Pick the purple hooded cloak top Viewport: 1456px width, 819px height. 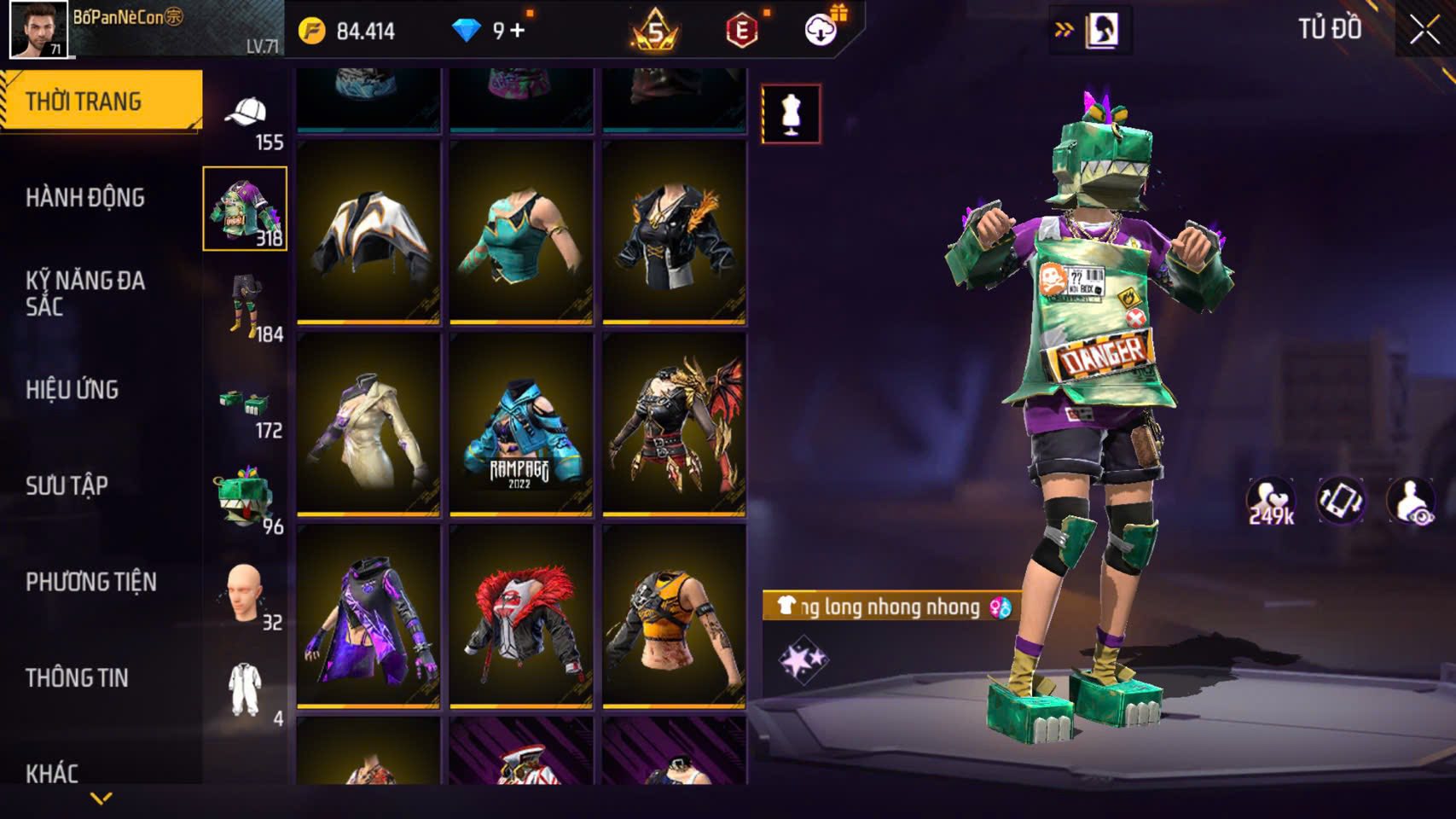pos(368,616)
